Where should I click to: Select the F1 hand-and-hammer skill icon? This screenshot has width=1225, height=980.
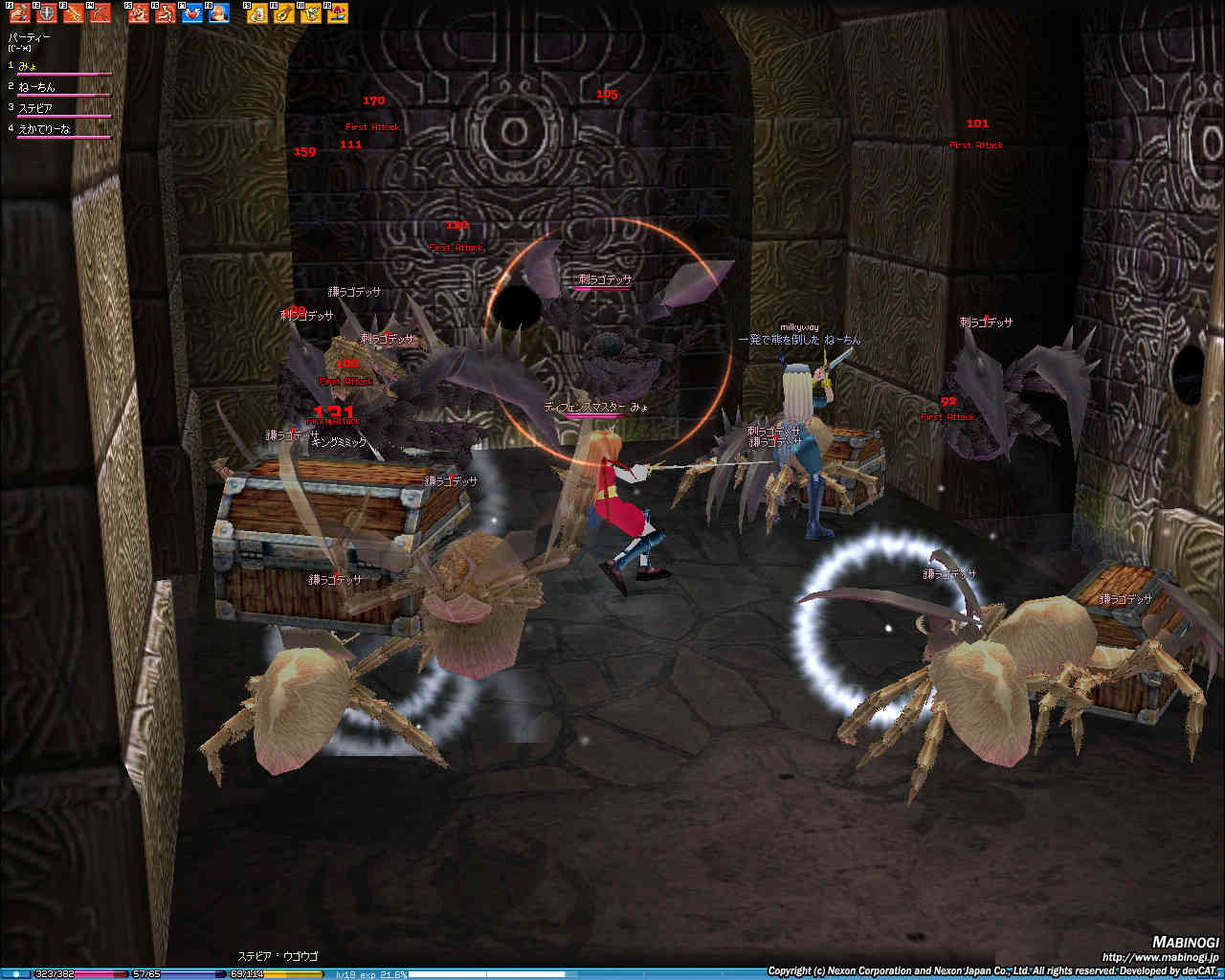pyautogui.click(x=19, y=13)
